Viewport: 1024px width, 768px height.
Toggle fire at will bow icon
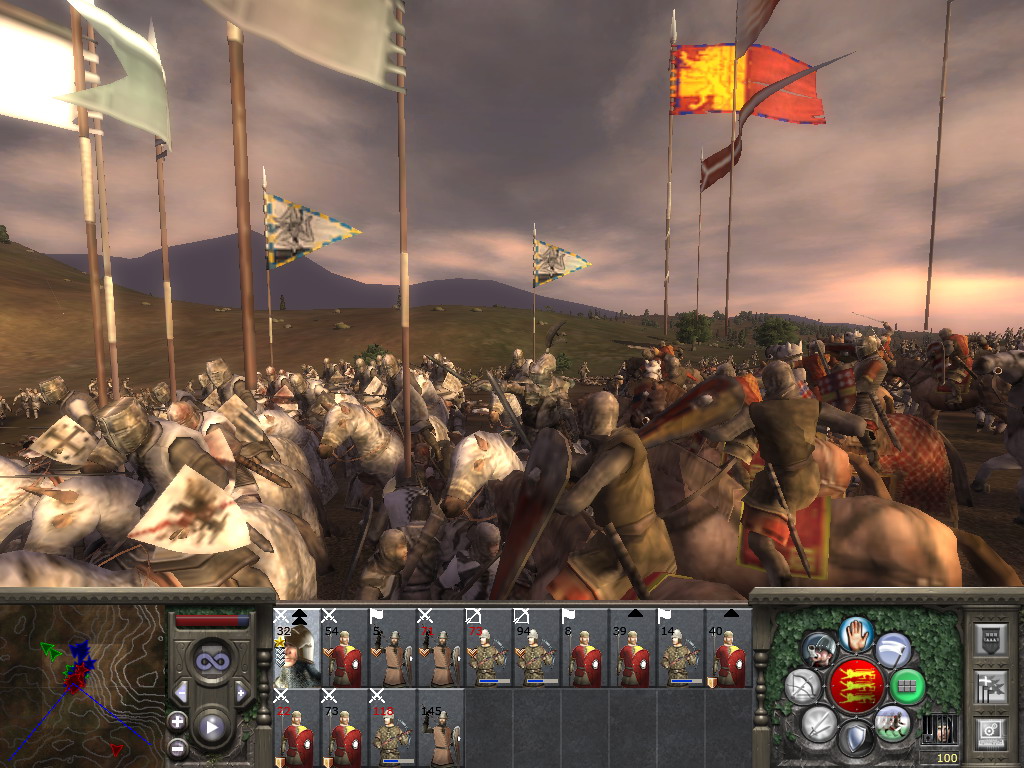tap(802, 686)
